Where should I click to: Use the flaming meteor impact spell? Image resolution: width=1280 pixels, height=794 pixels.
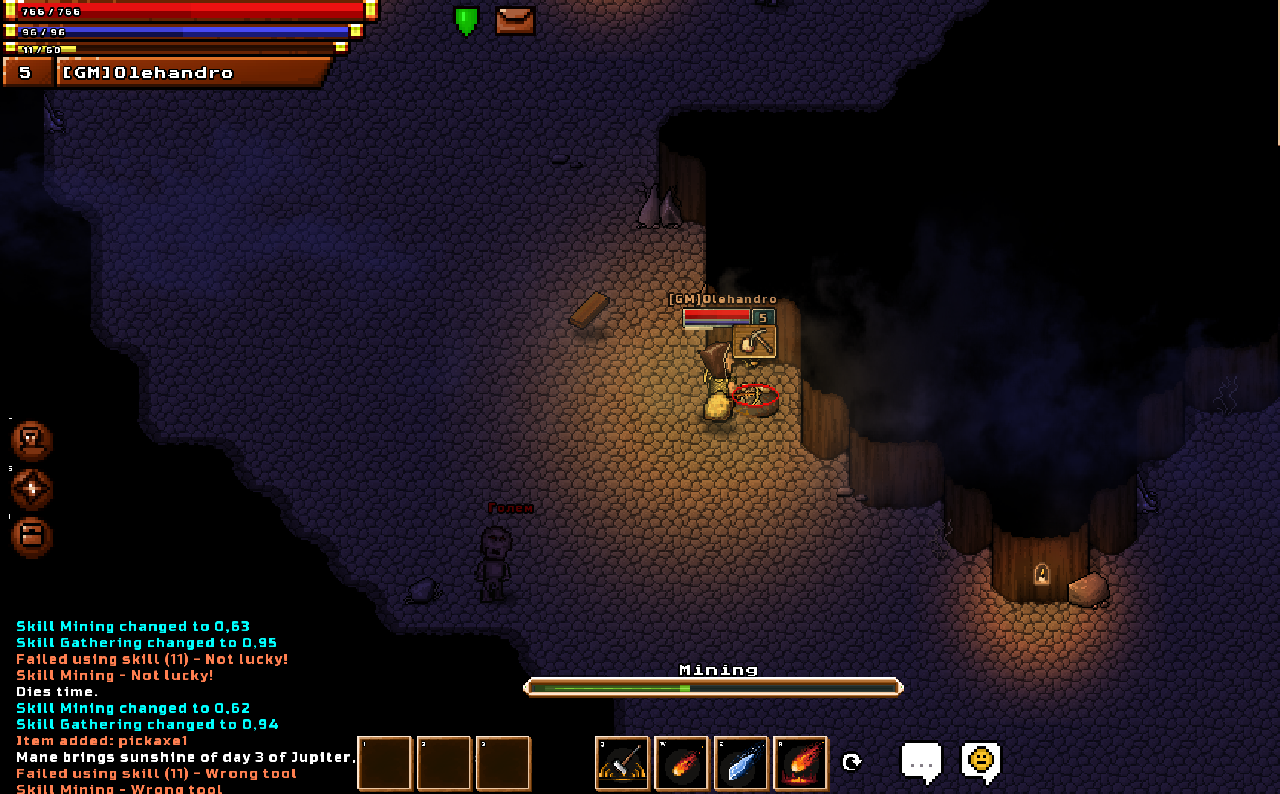[801, 763]
